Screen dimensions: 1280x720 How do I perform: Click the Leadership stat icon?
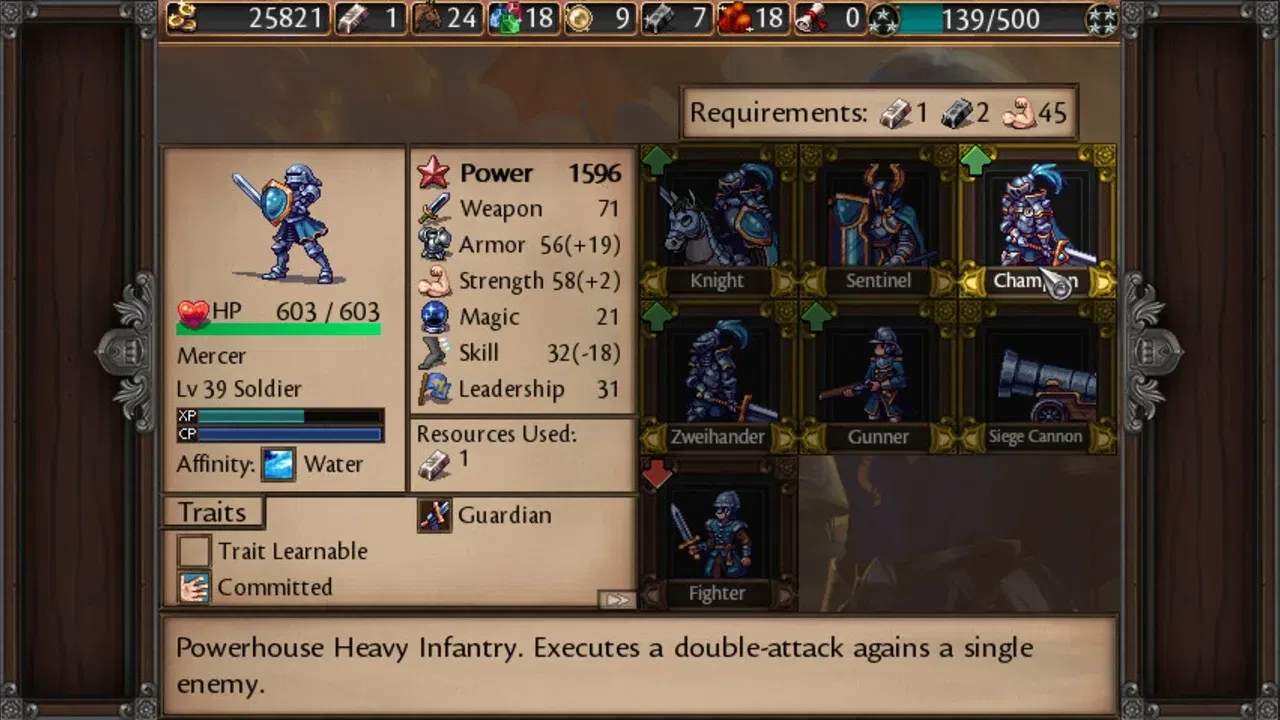(x=434, y=388)
